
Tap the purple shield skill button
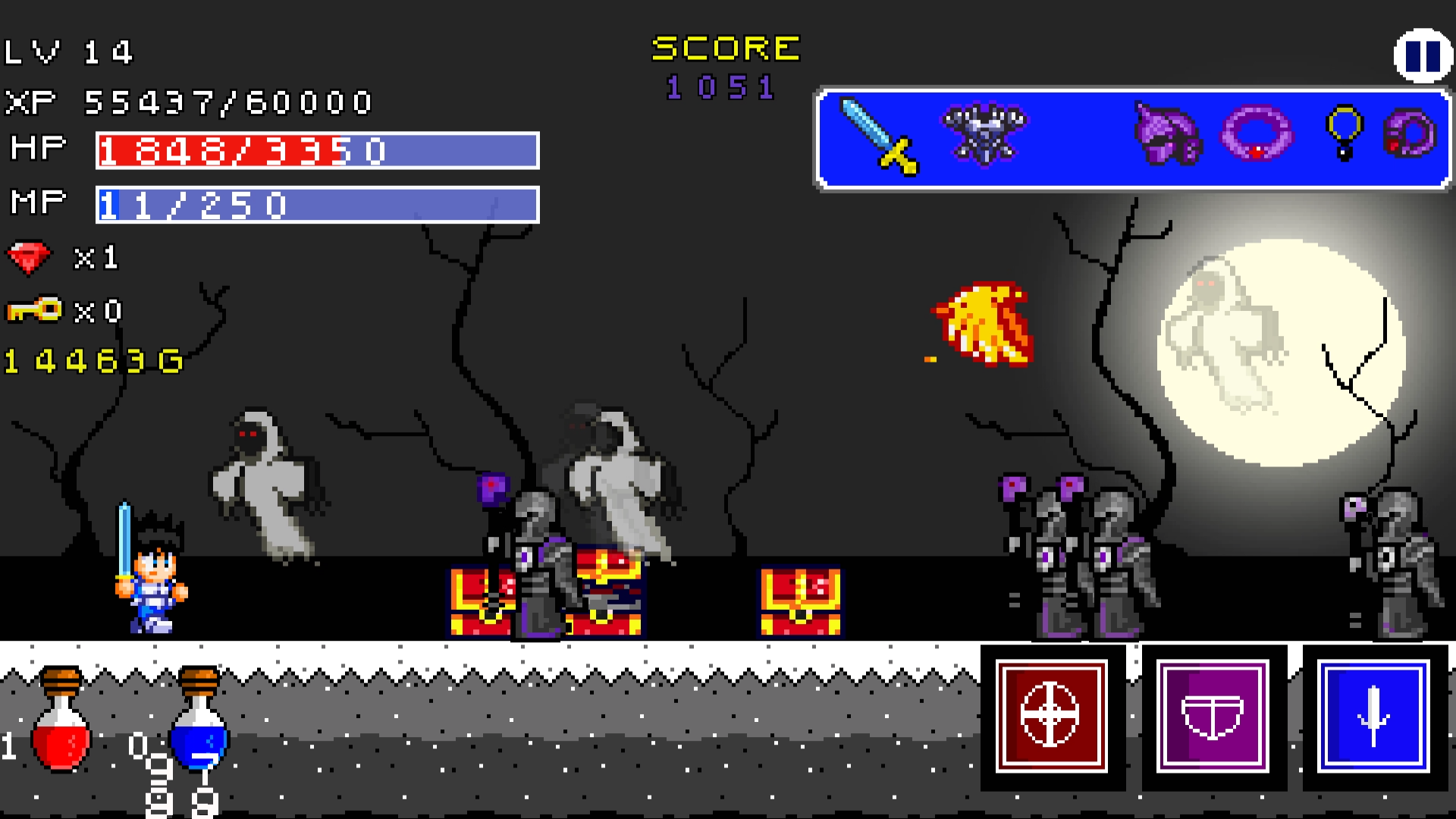(1213, 718)
